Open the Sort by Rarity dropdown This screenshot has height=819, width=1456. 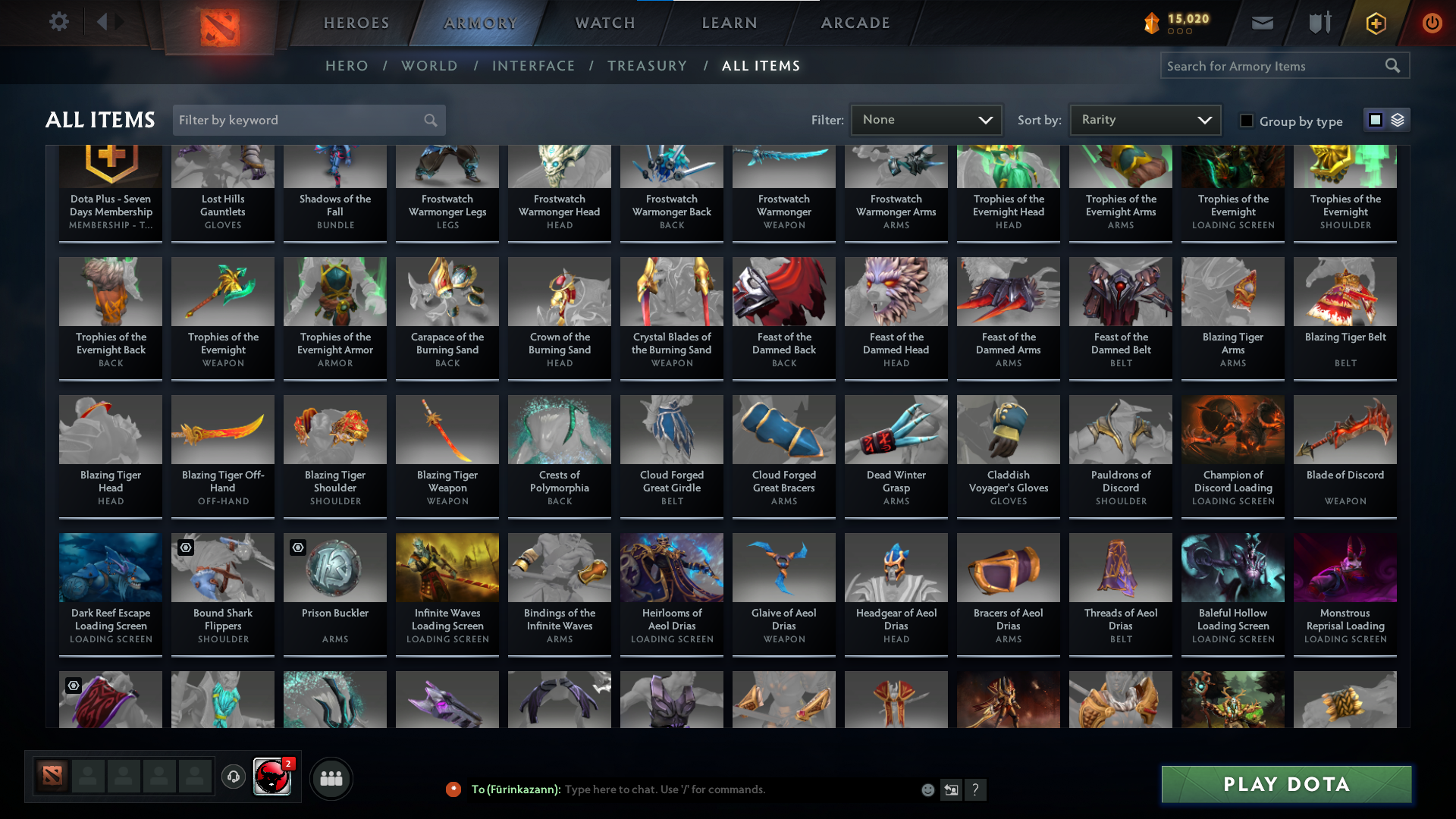click(1144, 119)
